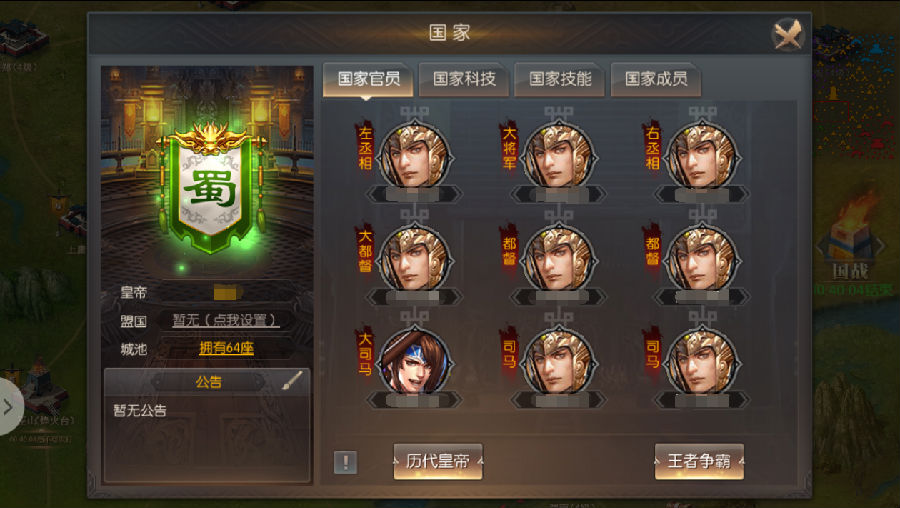Show the 国家成员 tab
Viewport: 900px width, 508px height.
pos(656,80)
